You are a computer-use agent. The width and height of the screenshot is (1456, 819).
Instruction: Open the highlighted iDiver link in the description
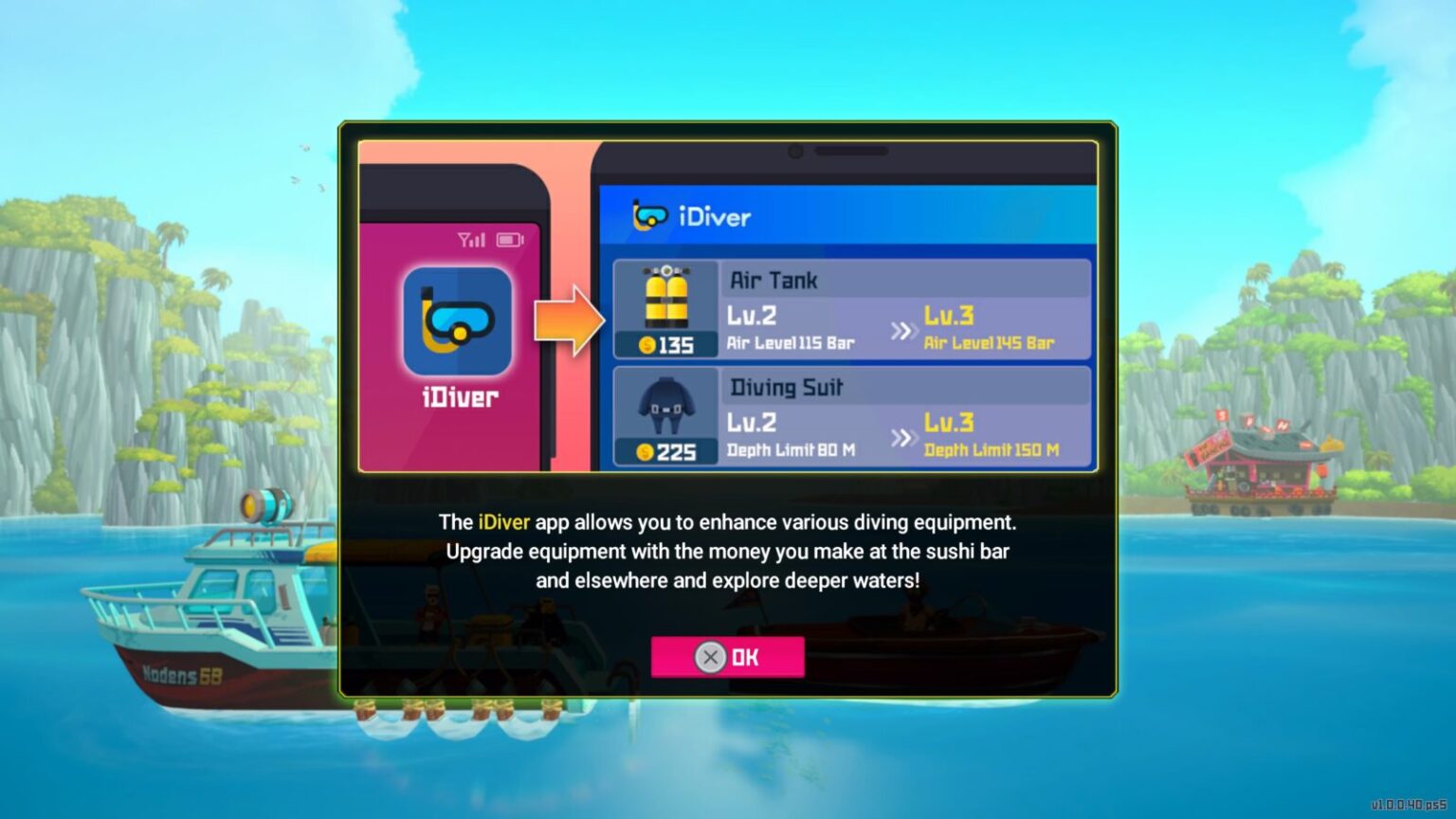[x=503, y=521]
